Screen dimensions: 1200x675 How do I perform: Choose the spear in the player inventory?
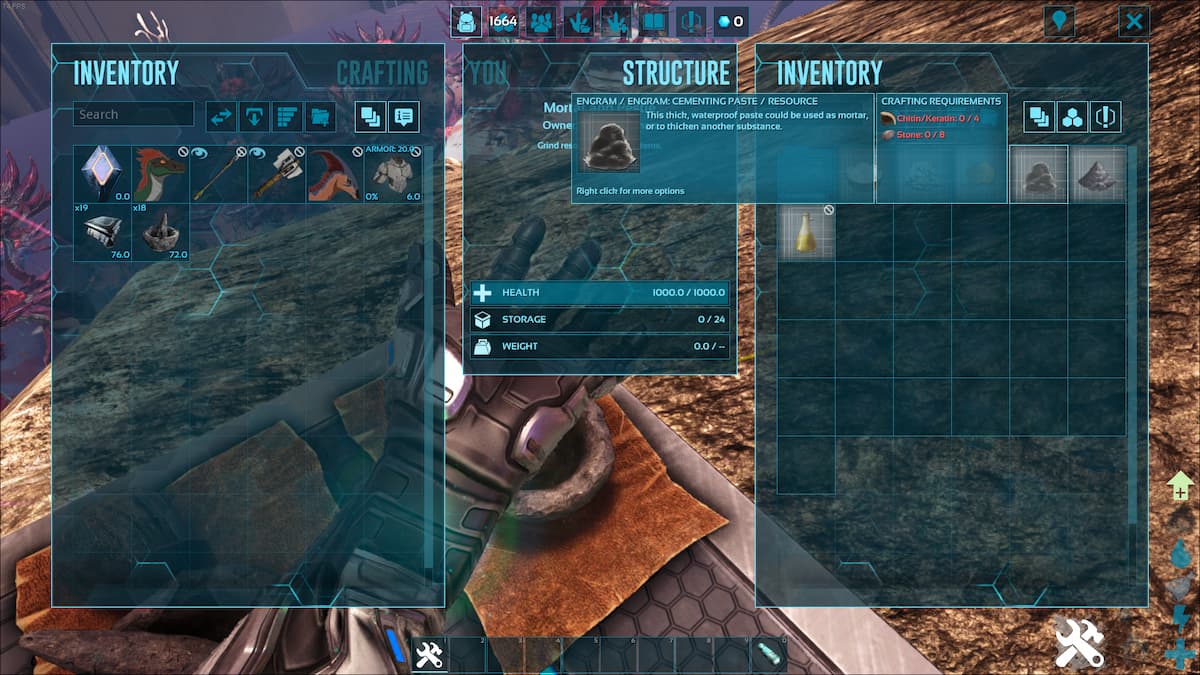219,174
